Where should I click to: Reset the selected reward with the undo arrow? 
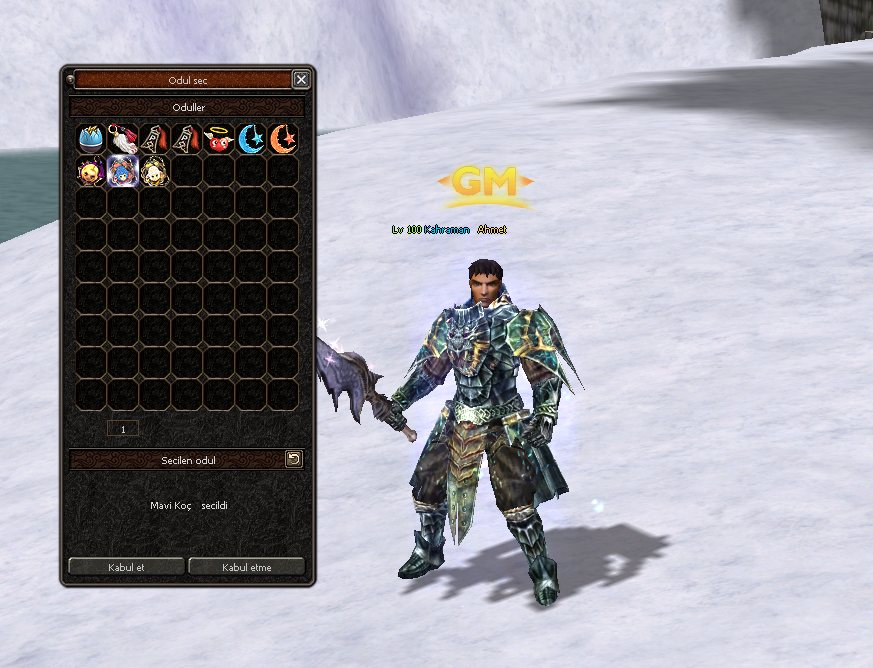tap(293, 459)
